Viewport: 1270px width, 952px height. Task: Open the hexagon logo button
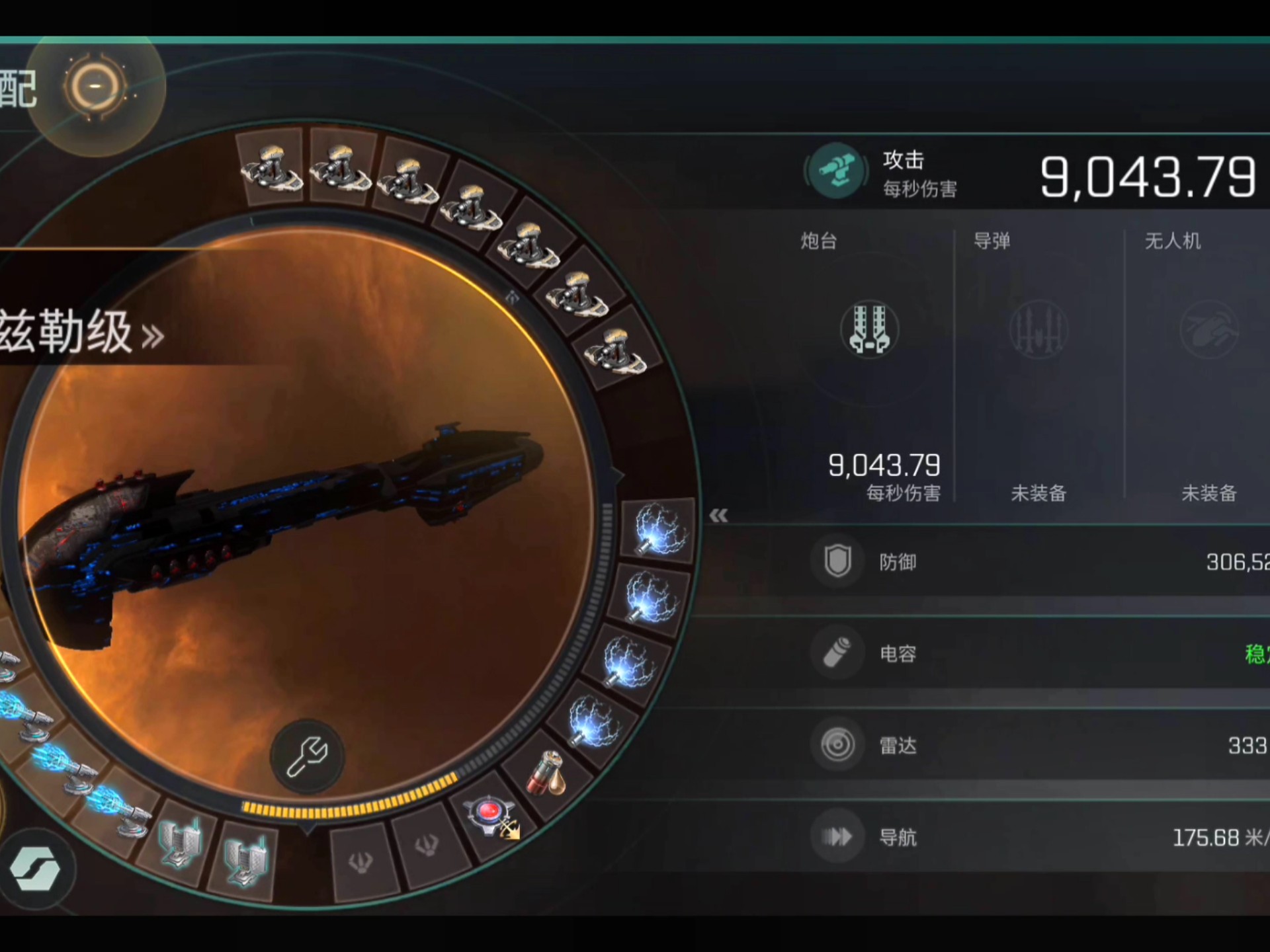[x=35, y=869]
